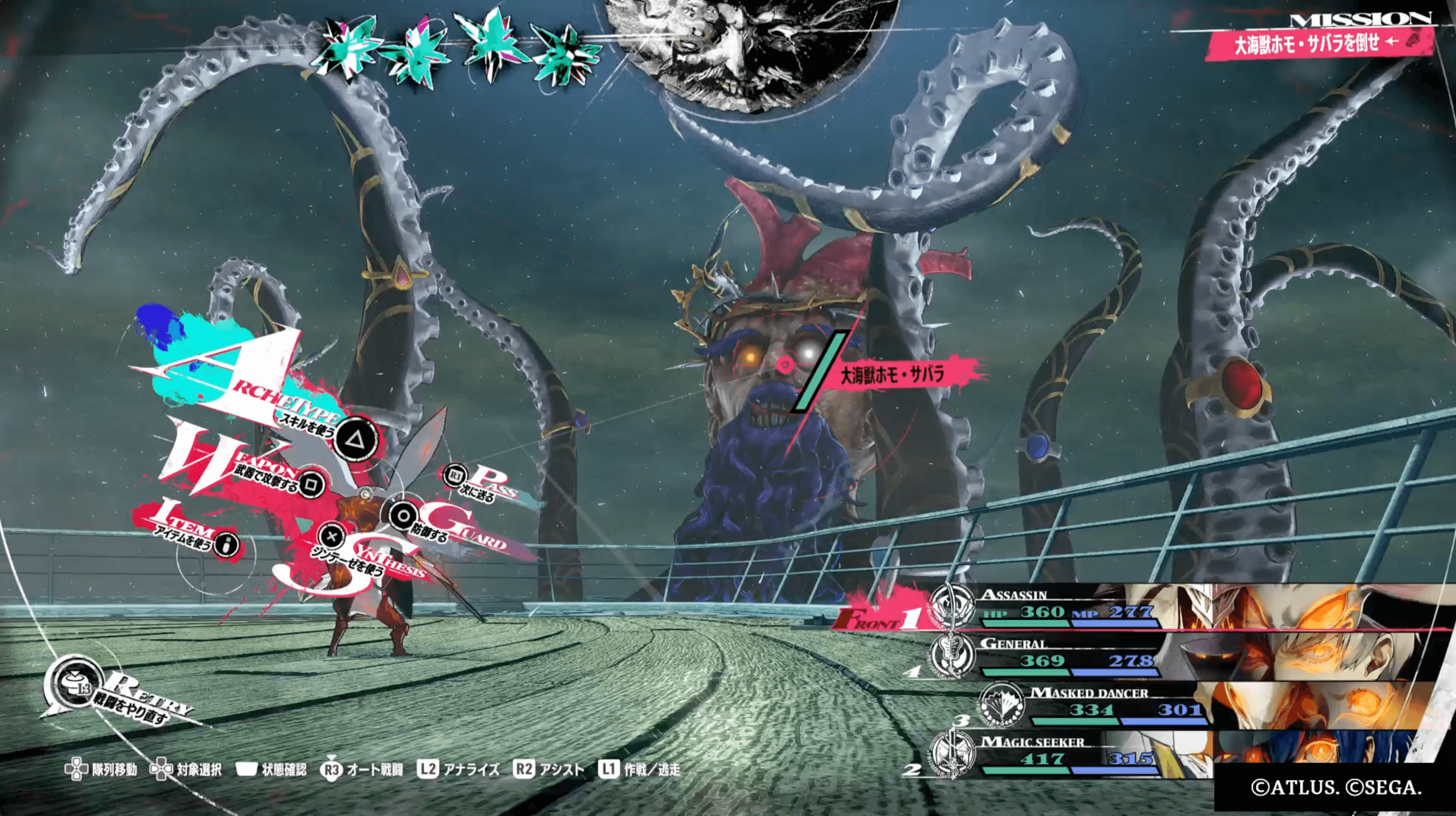Open アナライズ analyze option
Image resolution: width=1456 pixels, height=816 pixels.
point(458,770)
